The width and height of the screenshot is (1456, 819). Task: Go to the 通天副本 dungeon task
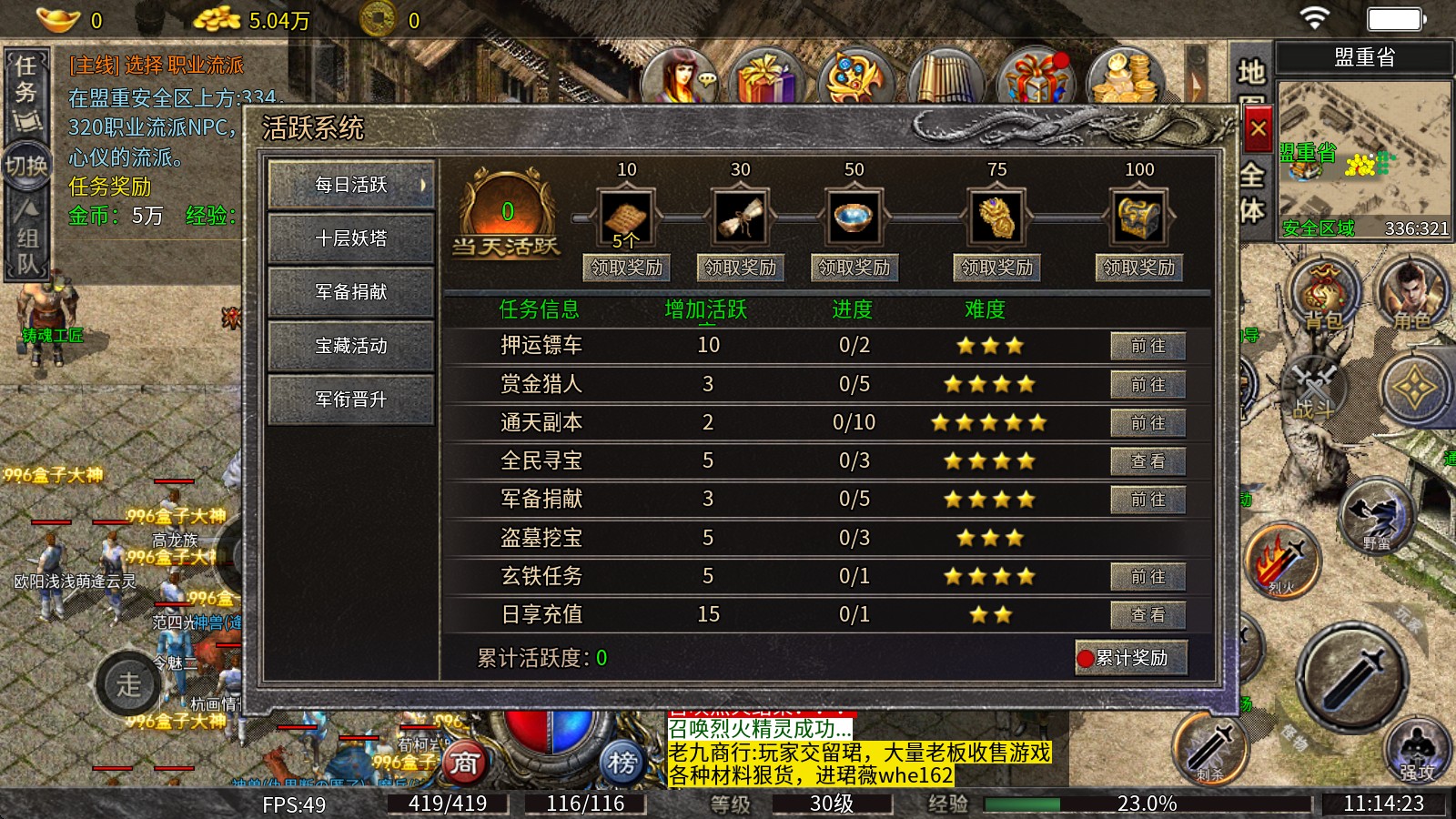click(x=1148, y=423)
